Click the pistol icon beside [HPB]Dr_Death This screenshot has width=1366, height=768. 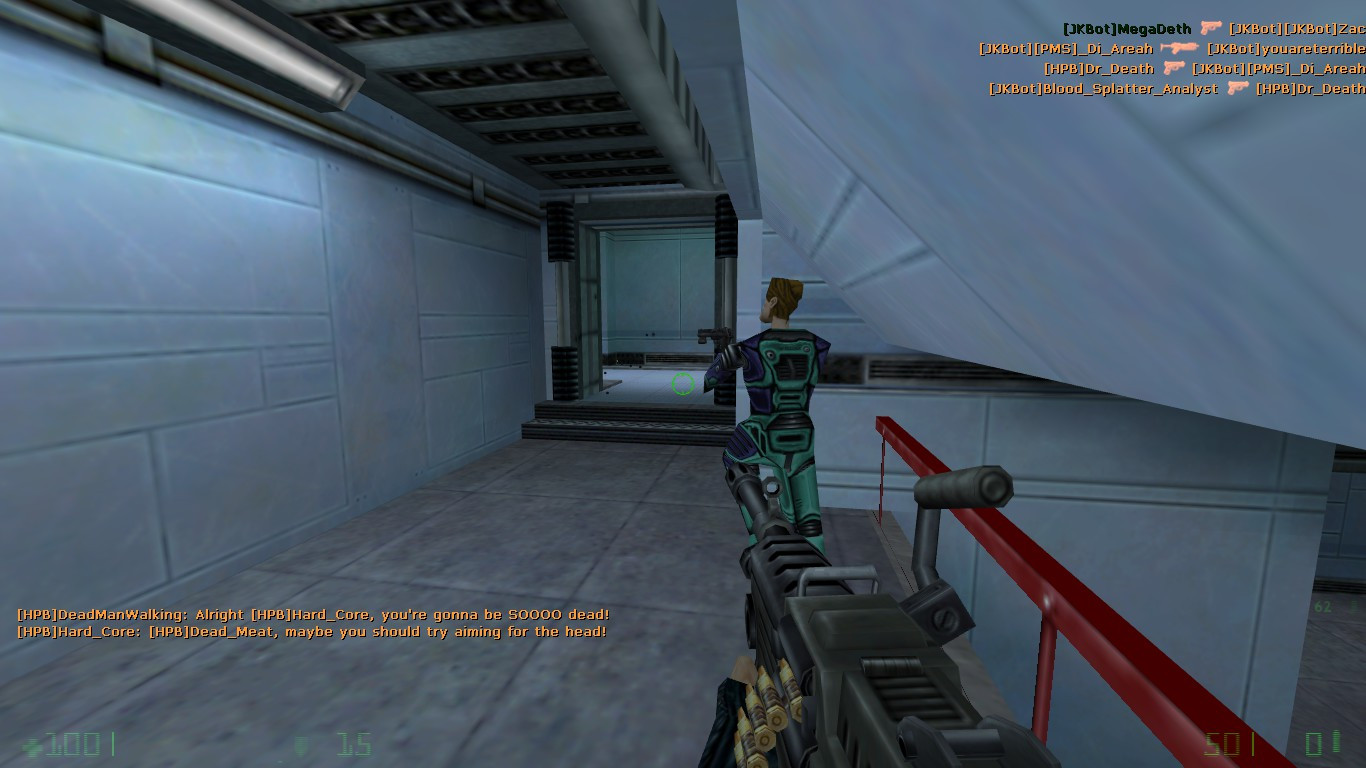pyautogui.click(x=1174, y=69)
